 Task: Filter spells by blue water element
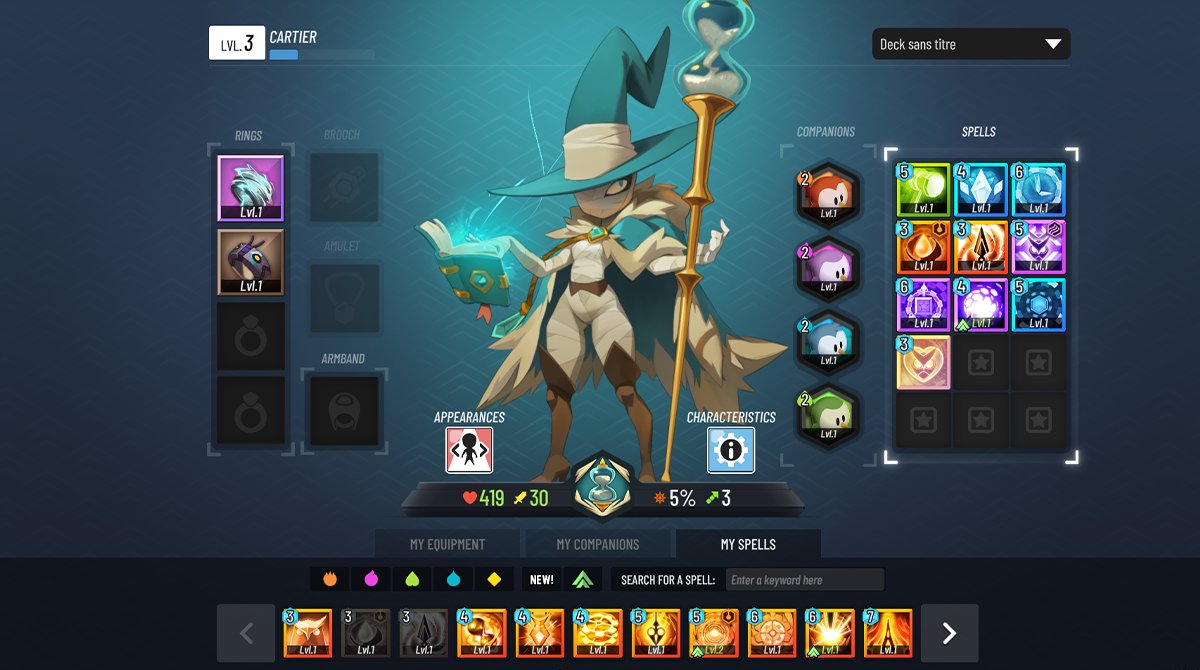[x=452, y=580]
